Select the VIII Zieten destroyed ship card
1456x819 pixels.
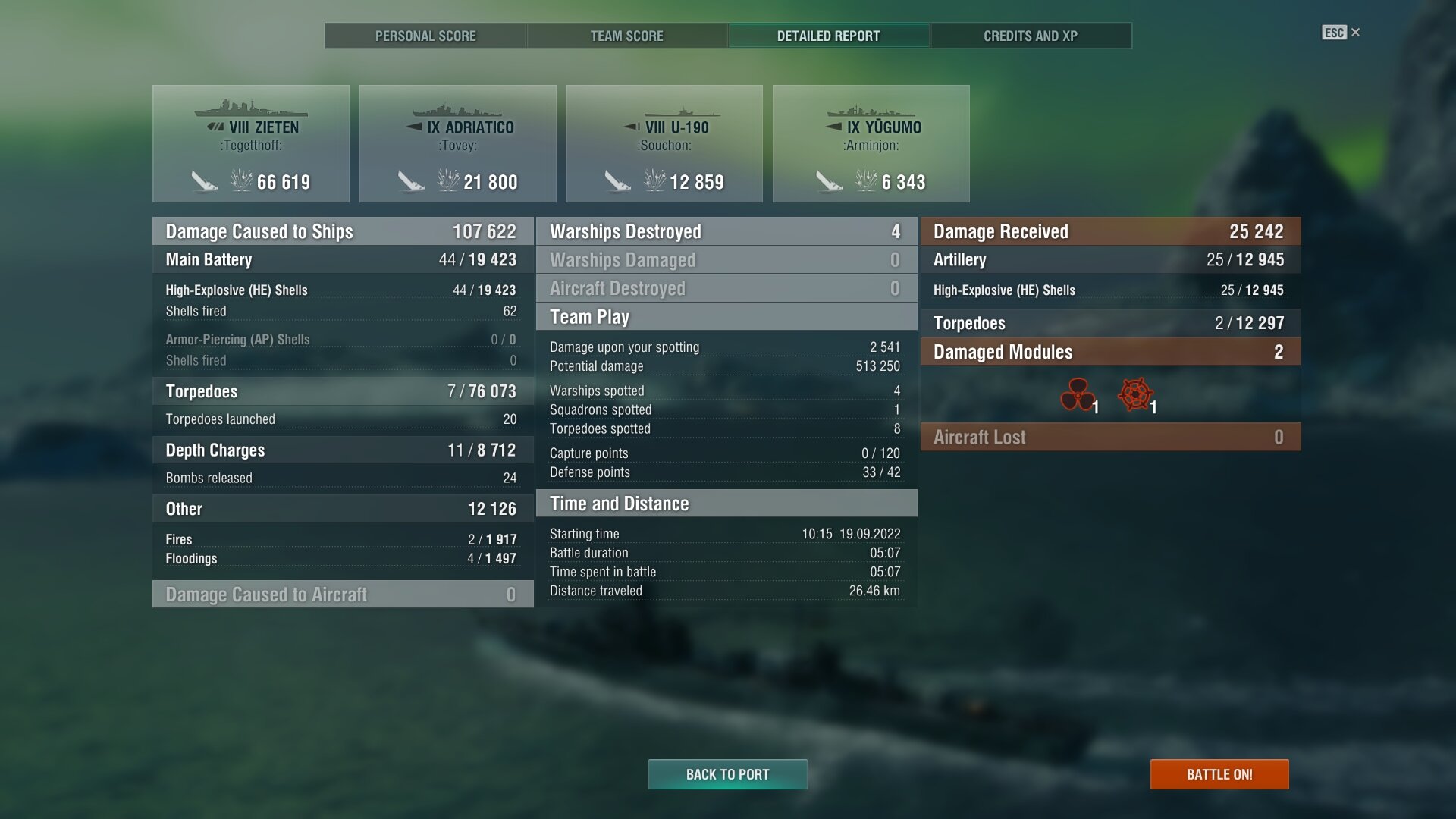point(251,143)
